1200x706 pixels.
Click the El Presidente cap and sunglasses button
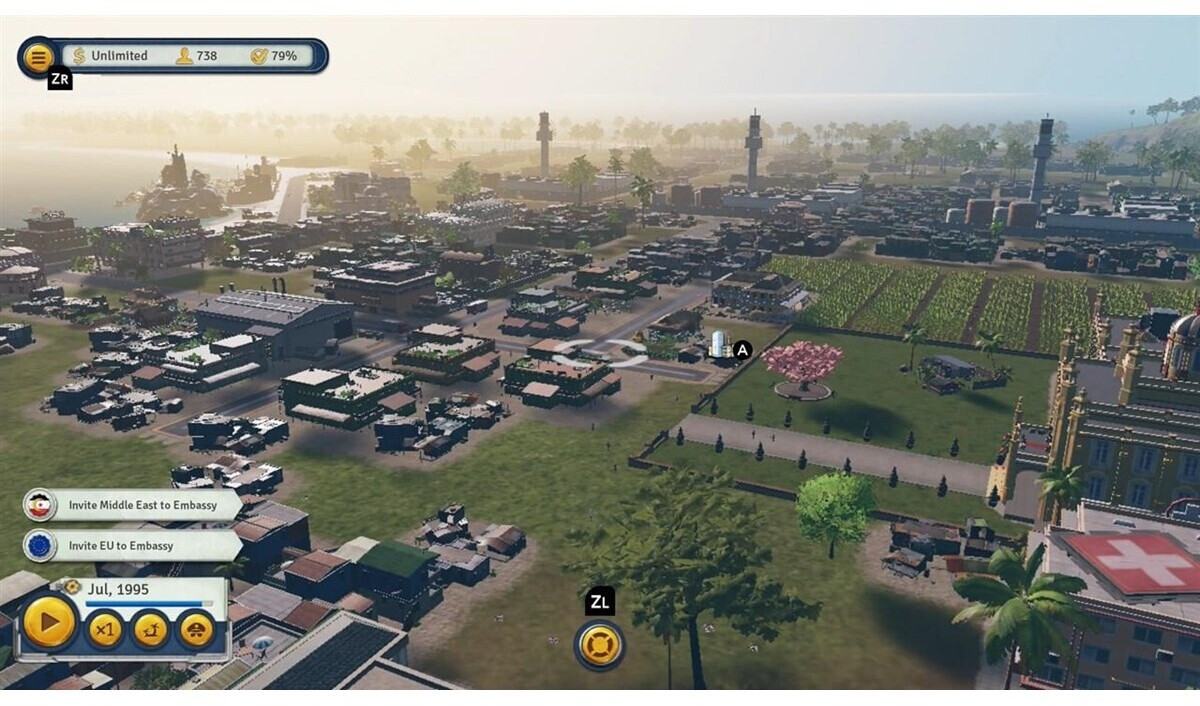[196, 630]
